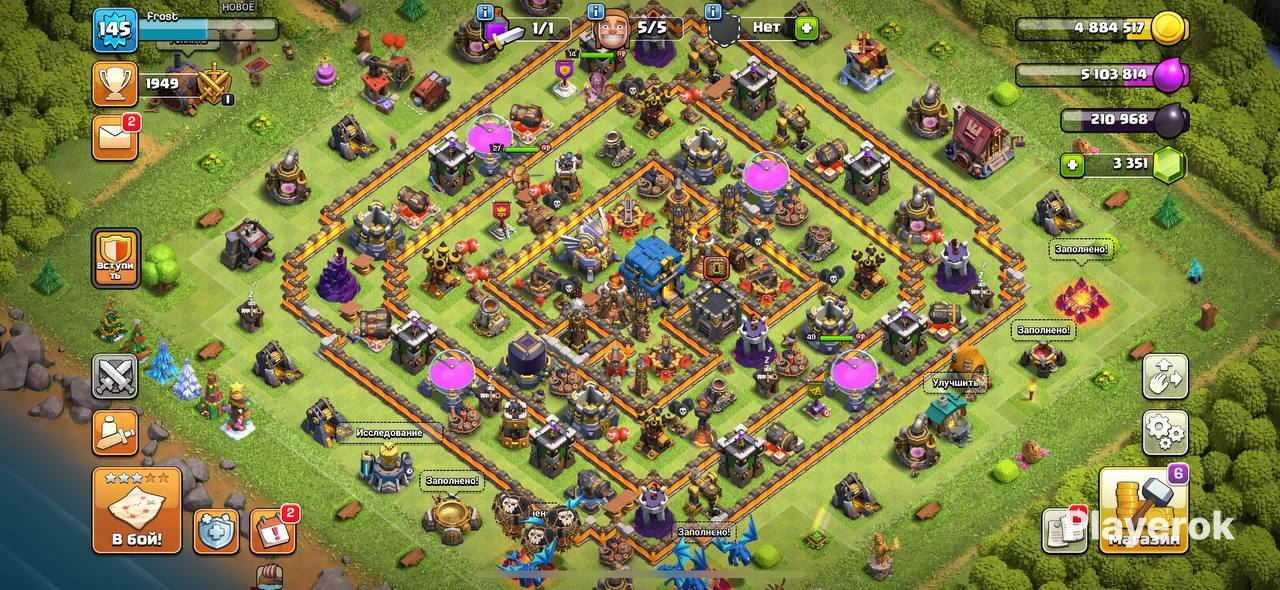The height and width of the screenshot is (590, 1280).
Task: Add a shield with the green plus by Нет
Action: tap(806, 29)
